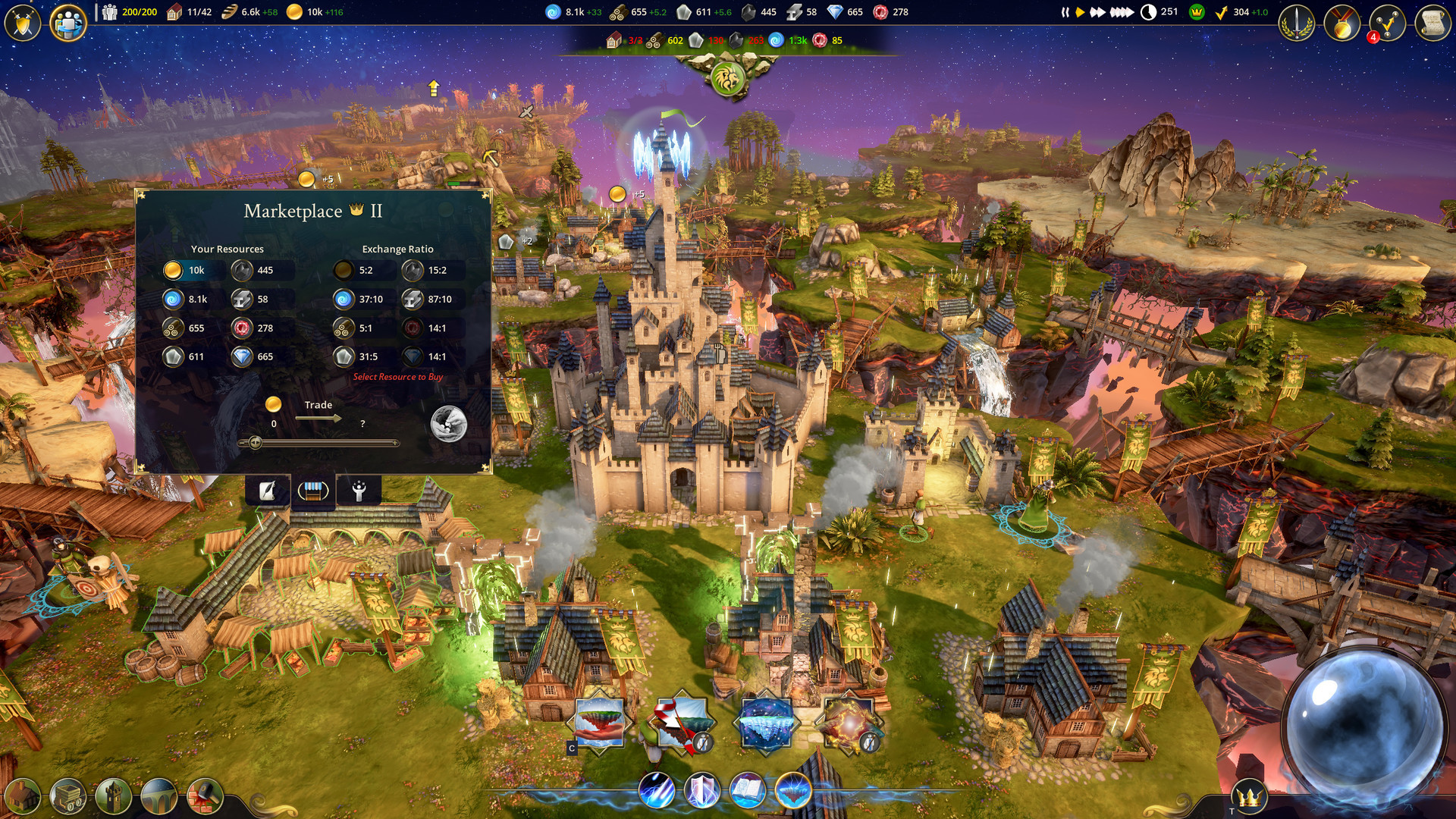The height and width of the screenshot is (819, 1456).
Task: Open the sword and laurel wreath menu
Action: coord(1296,24)
